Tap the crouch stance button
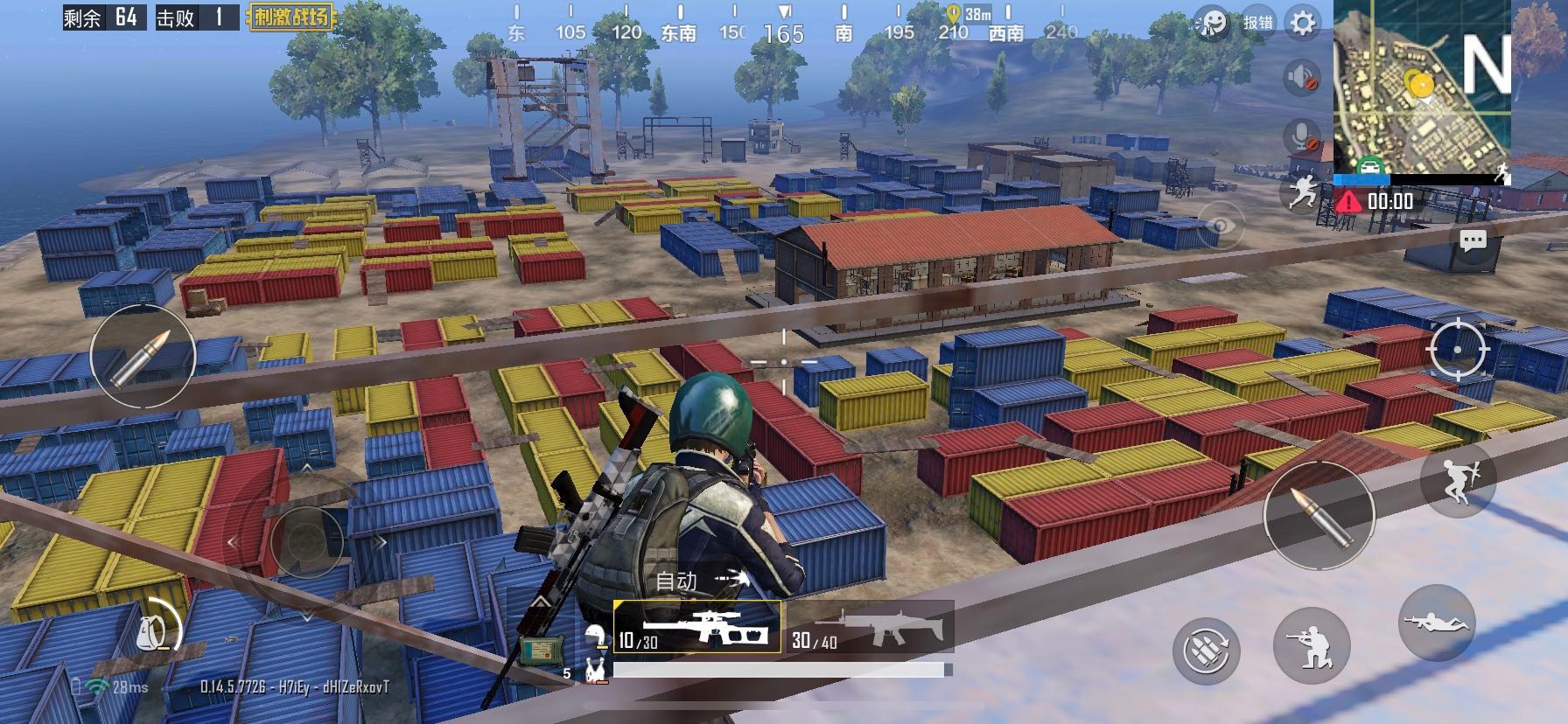Viewport: 1568px width, 724px height. tap(1311, 647)
